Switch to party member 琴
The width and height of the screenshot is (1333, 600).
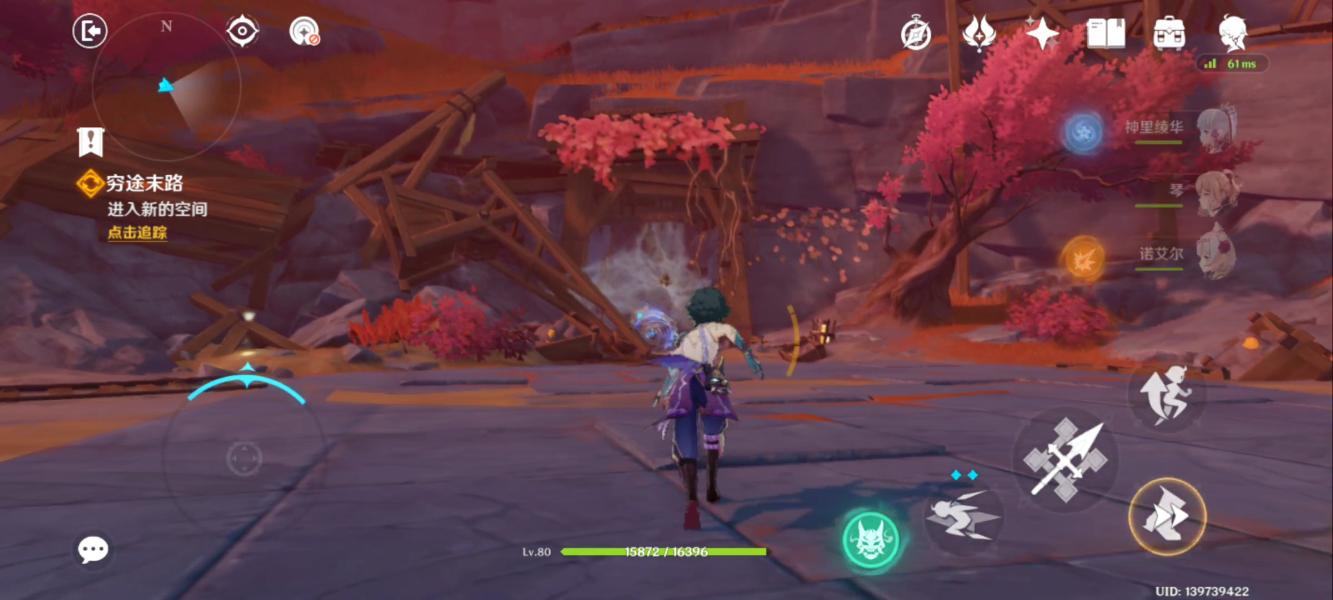click(1216, 190)
